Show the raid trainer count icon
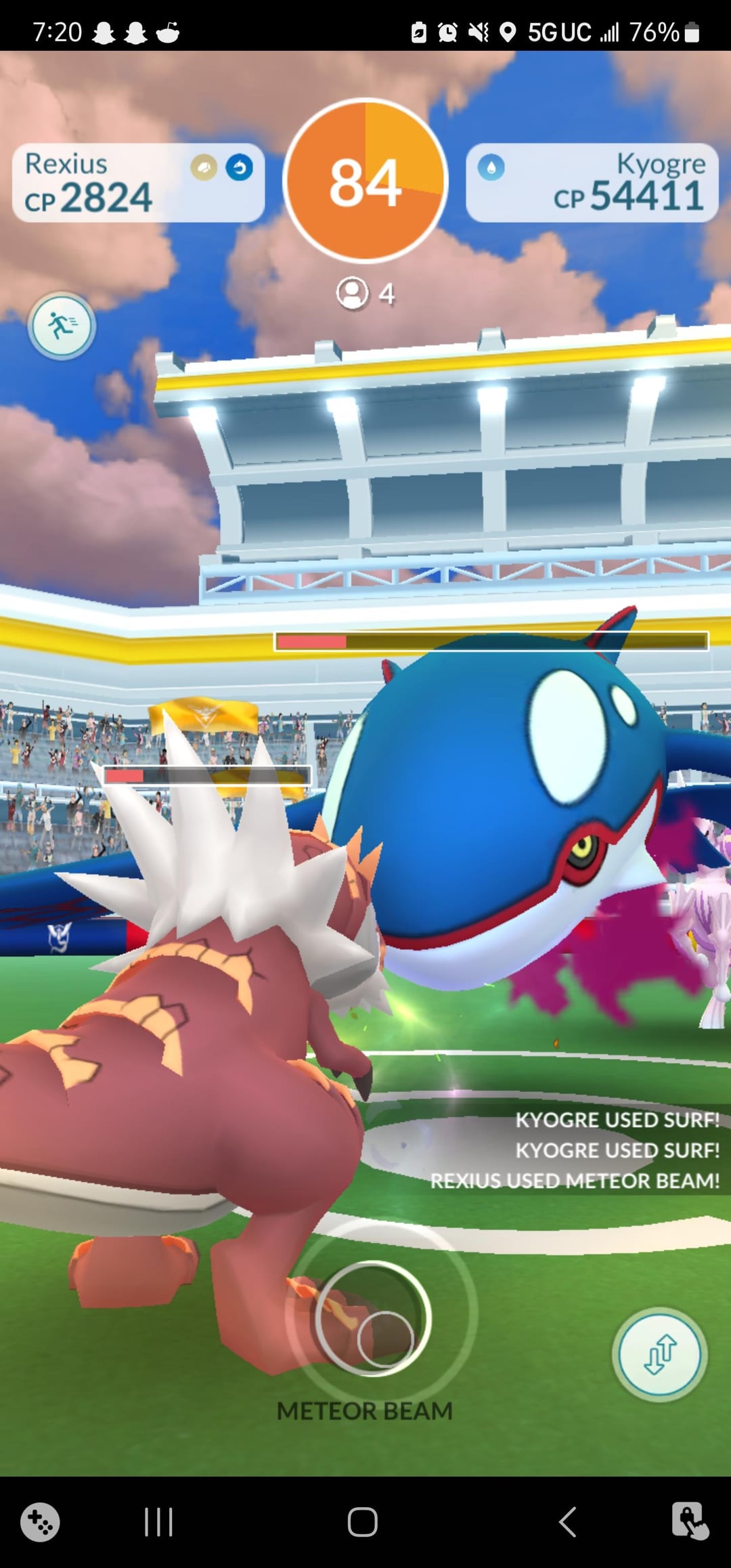The width and height of the screenshot is (731, 1568). (x=353, y=294)
